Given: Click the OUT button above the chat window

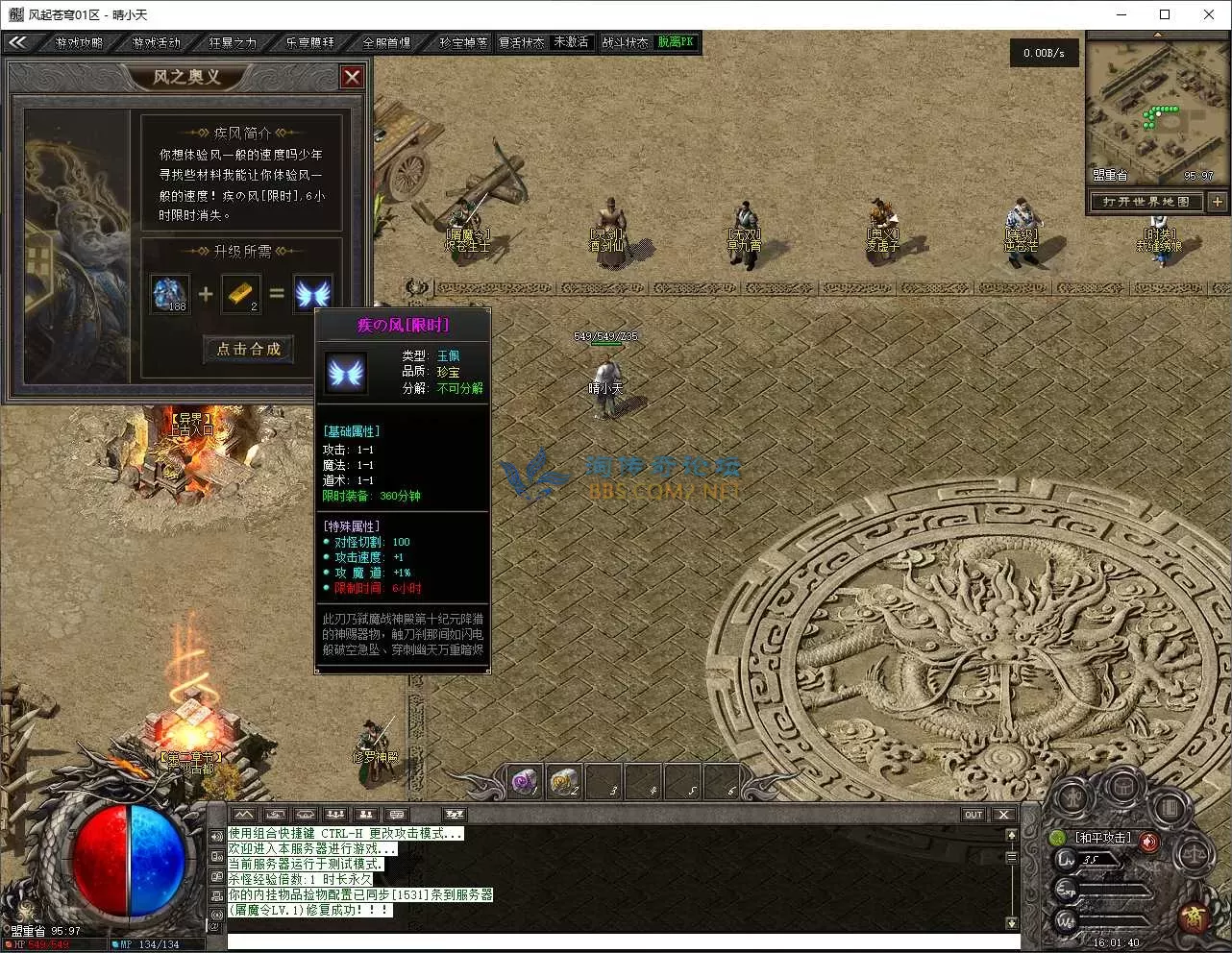Looking at the screenshot, I should [973, 814].
